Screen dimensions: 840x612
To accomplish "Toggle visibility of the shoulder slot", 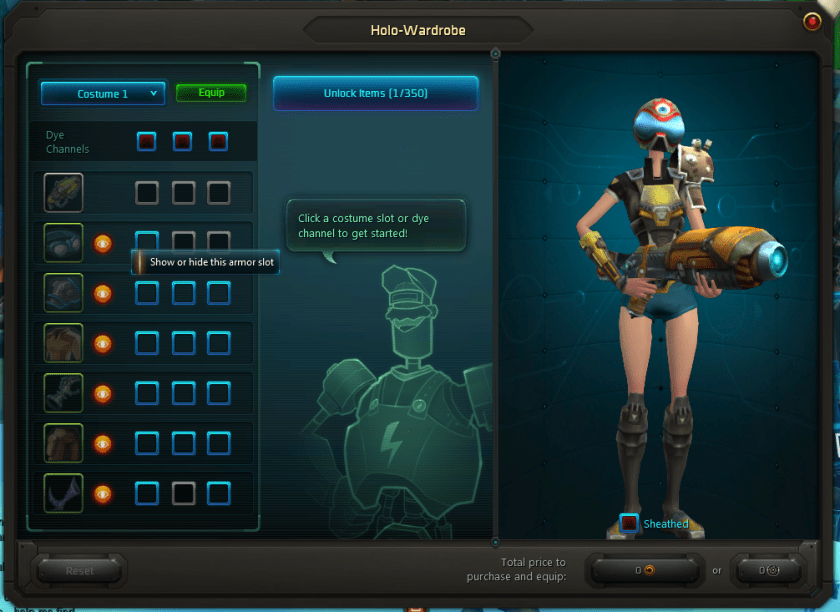I will [102, 293].
